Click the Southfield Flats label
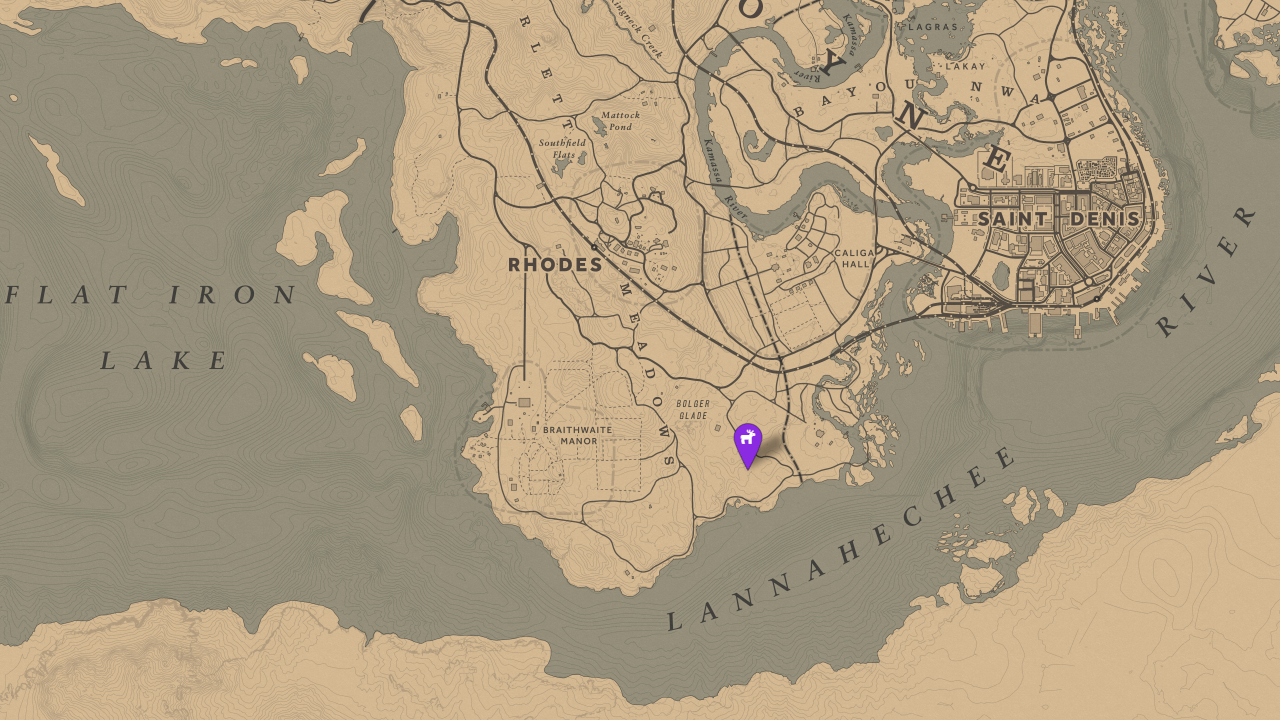The width and height of the screenshot is (1280, 720). [x=563, y=150]
